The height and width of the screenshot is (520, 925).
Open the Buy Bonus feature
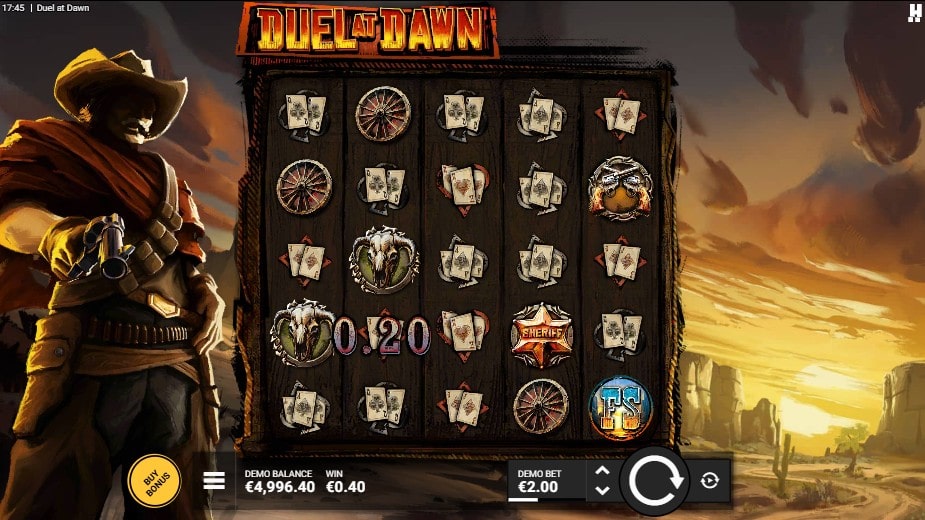pyautogui.click(x=155, y=481)
